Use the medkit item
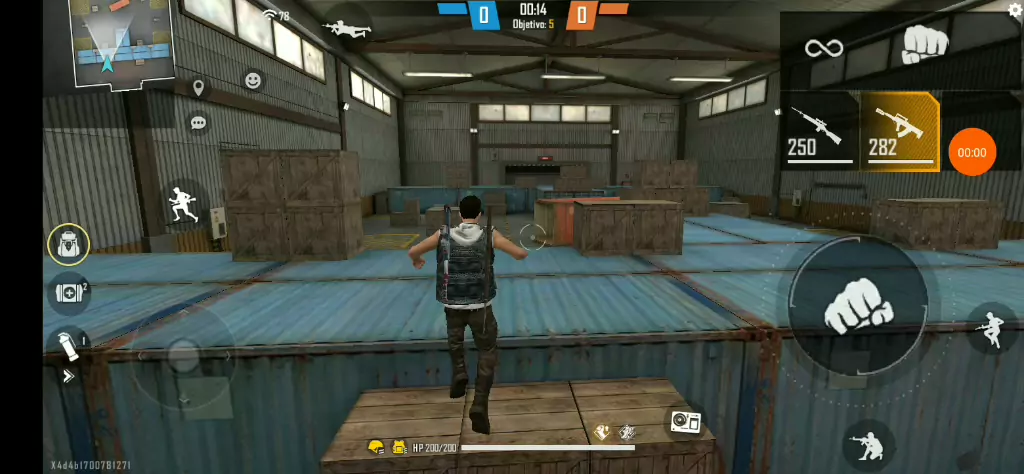1024x474 pixels. (68, 294)
